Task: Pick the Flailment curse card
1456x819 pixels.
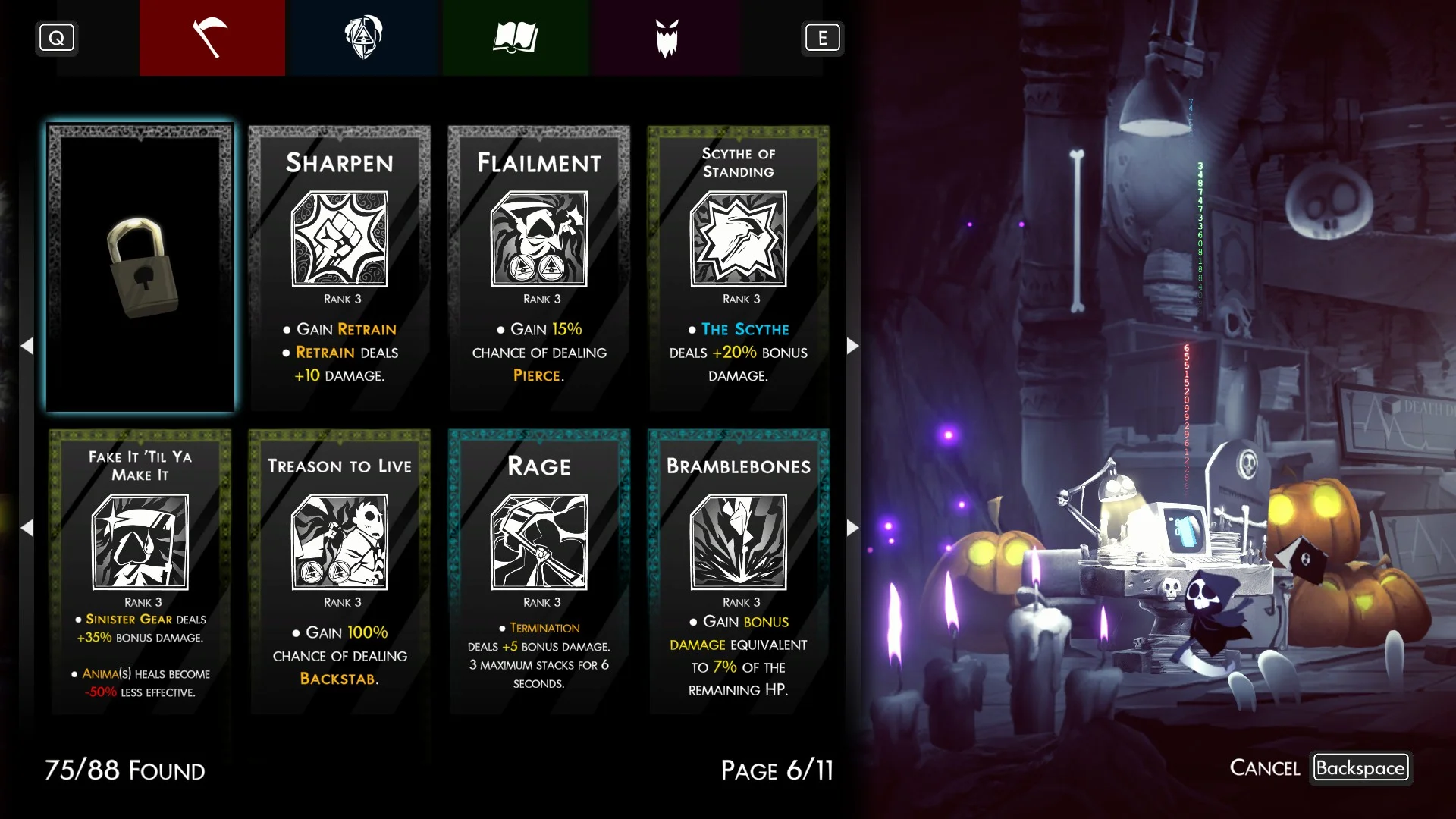Action: tap(539, 268)
